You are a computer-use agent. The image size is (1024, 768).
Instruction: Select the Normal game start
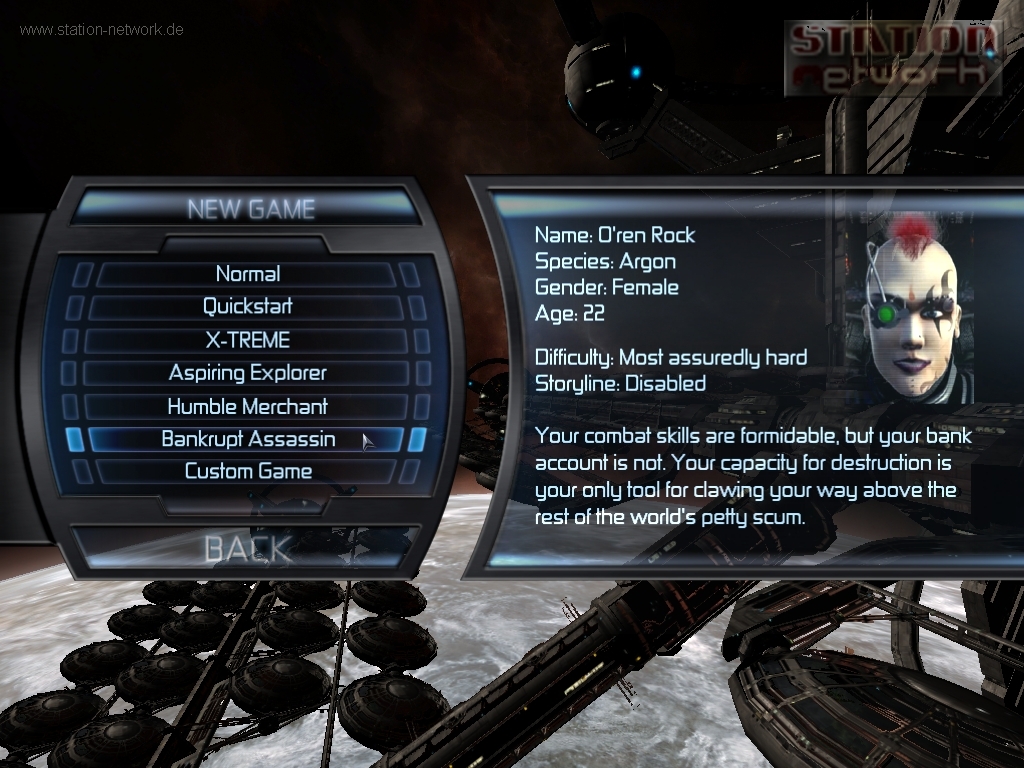[x=248, y=274]
